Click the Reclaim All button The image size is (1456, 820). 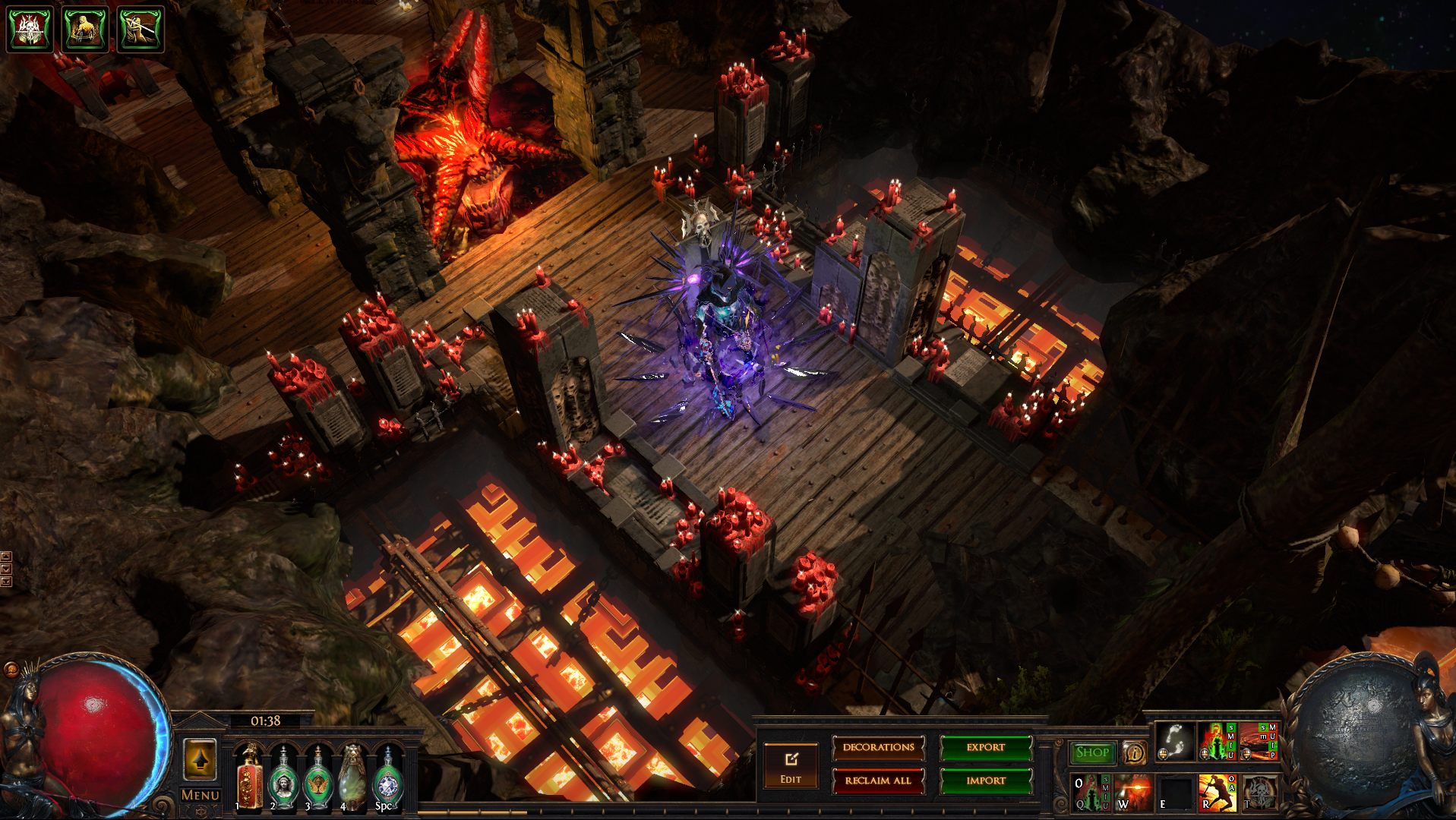[878, 781]
